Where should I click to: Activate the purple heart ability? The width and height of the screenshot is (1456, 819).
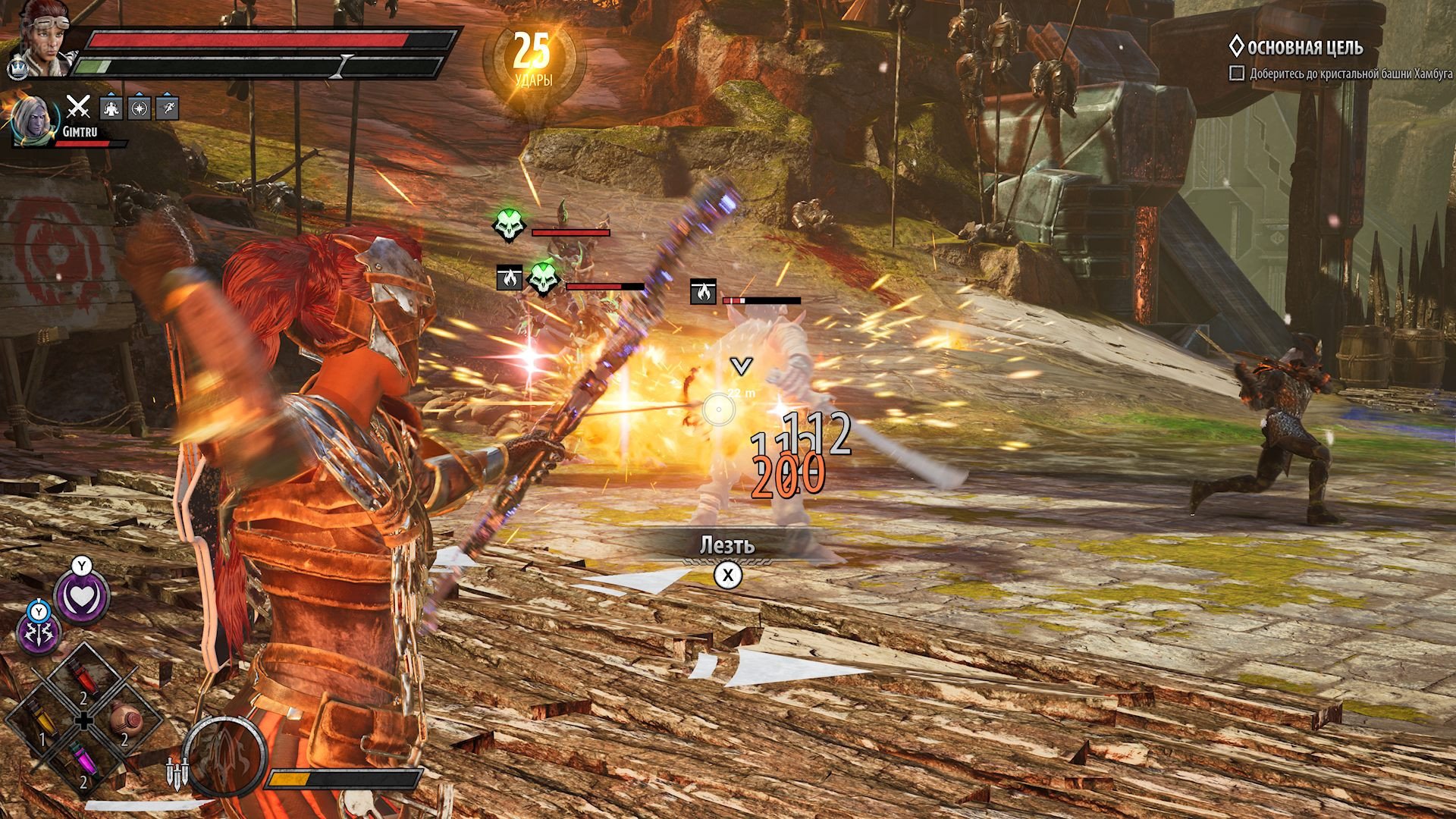(x=81, y=597)
